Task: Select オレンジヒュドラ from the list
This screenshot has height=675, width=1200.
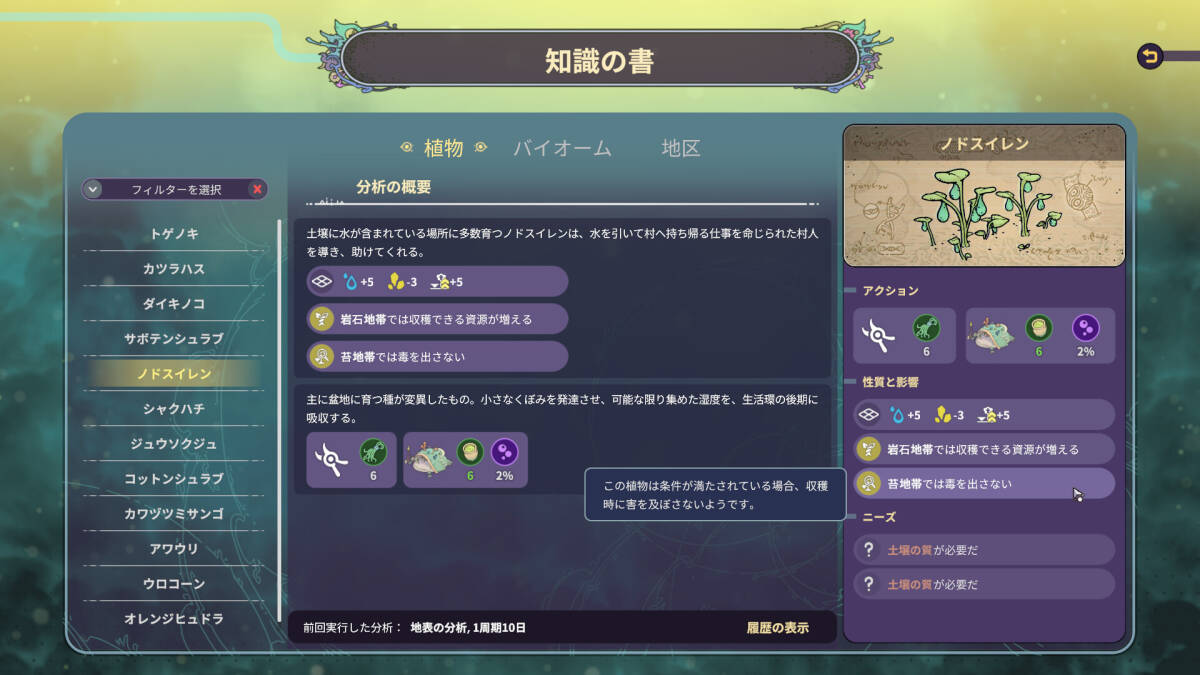Action: 174,619
